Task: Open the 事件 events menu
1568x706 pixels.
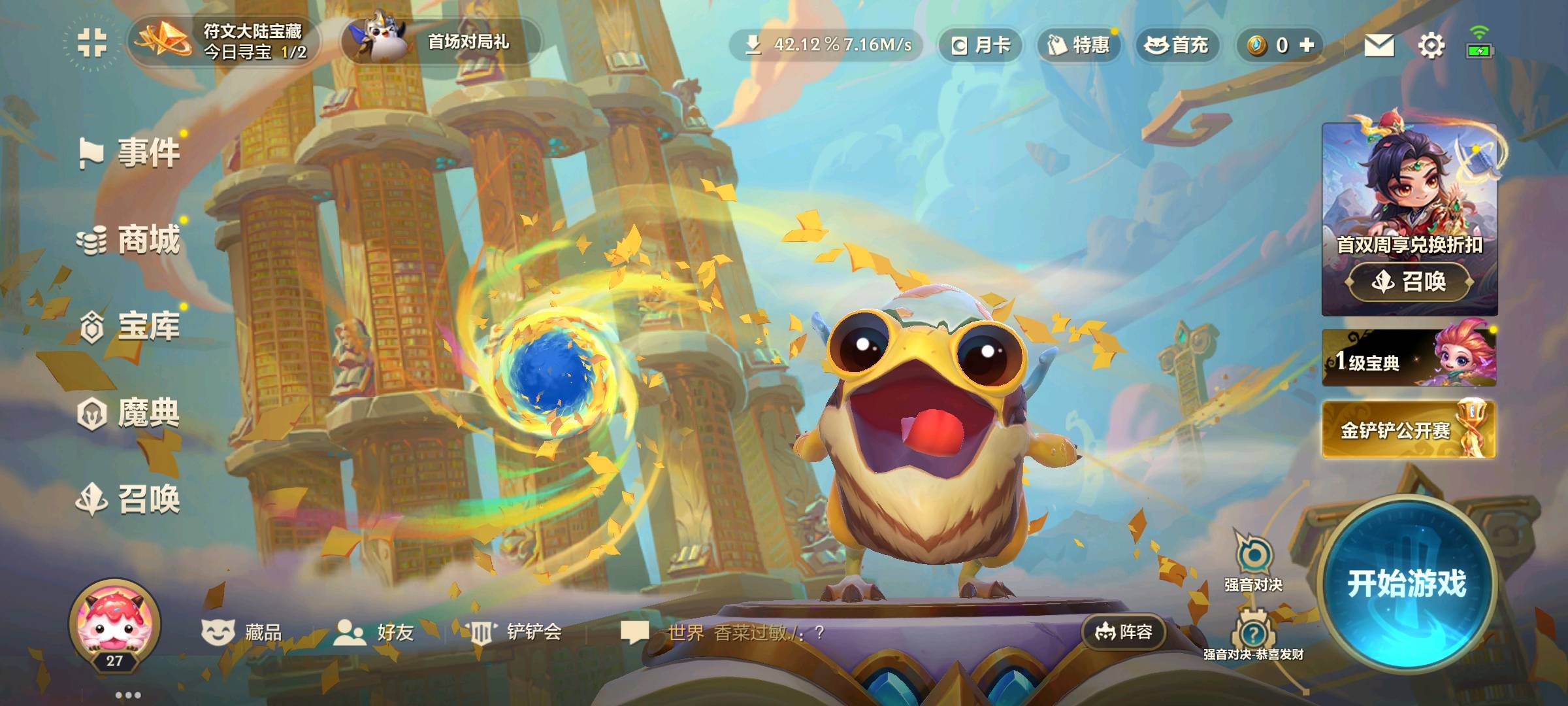Action: [x=131, y=153]
